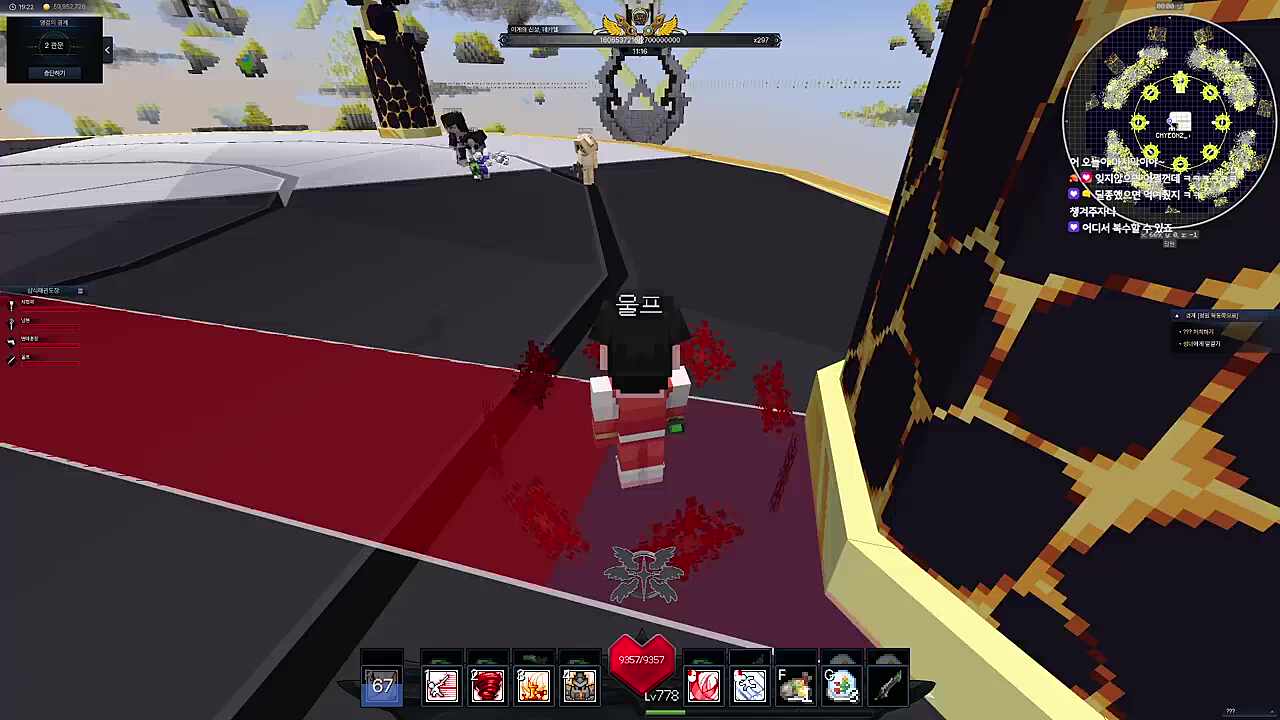Activate the armored knight skill in slot 4
1280x720 pixels.
pyautogui.click(x=579, y=686)
